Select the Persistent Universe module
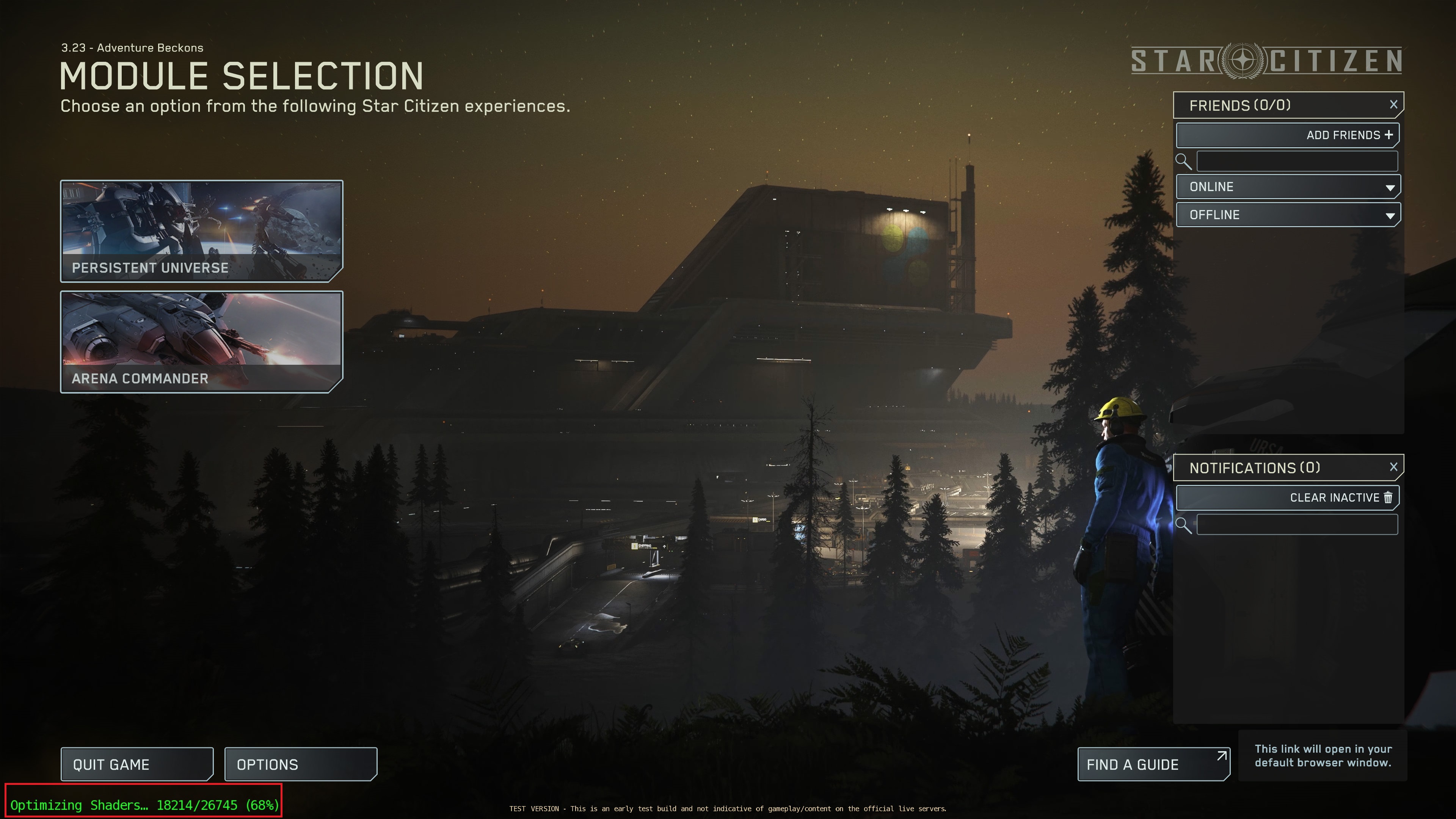Screen dimensions: 1456x819 tap(202, 232)
